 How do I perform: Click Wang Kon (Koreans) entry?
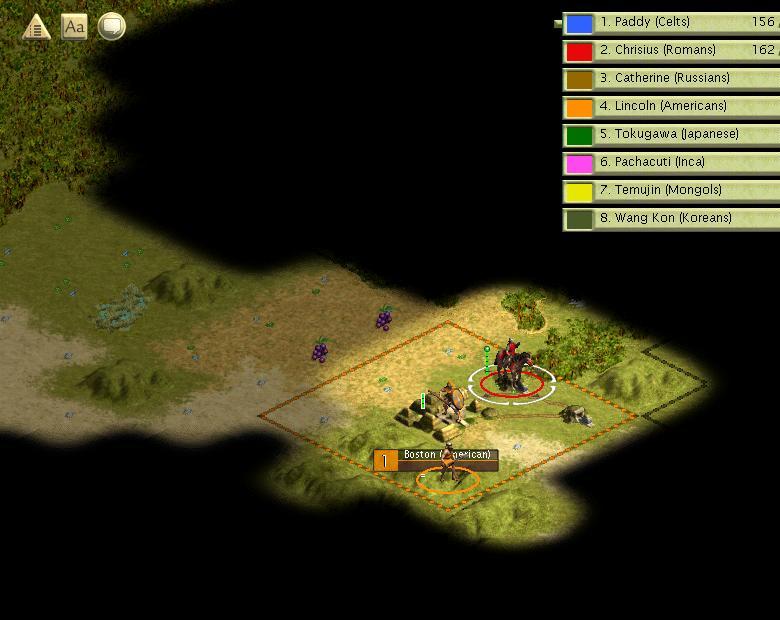(x=670, y=218)
